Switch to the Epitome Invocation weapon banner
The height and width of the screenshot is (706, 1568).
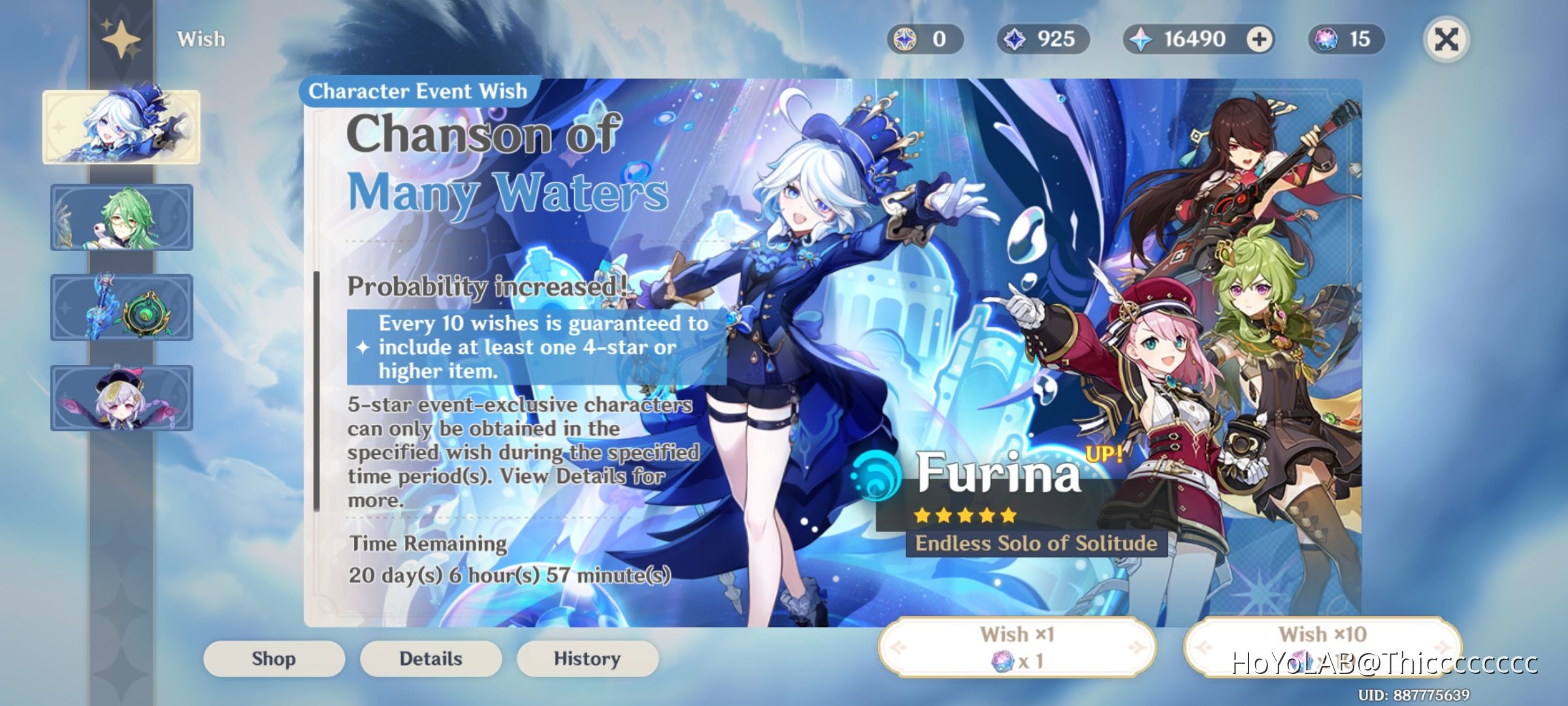pyautogui.click(x=122, y=308)
